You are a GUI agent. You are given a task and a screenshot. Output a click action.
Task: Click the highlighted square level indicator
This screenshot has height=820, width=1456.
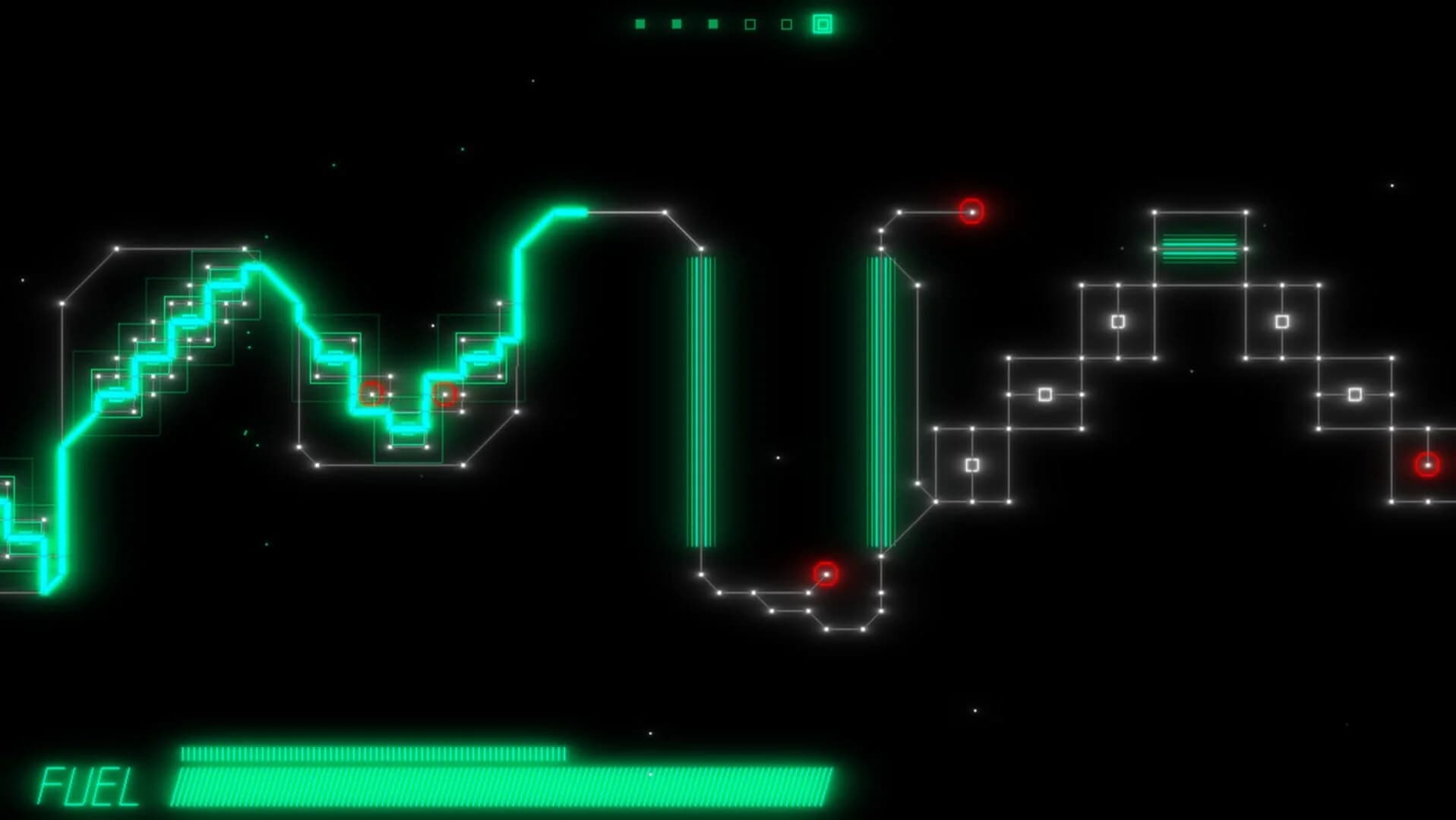(x=822, y=25)
